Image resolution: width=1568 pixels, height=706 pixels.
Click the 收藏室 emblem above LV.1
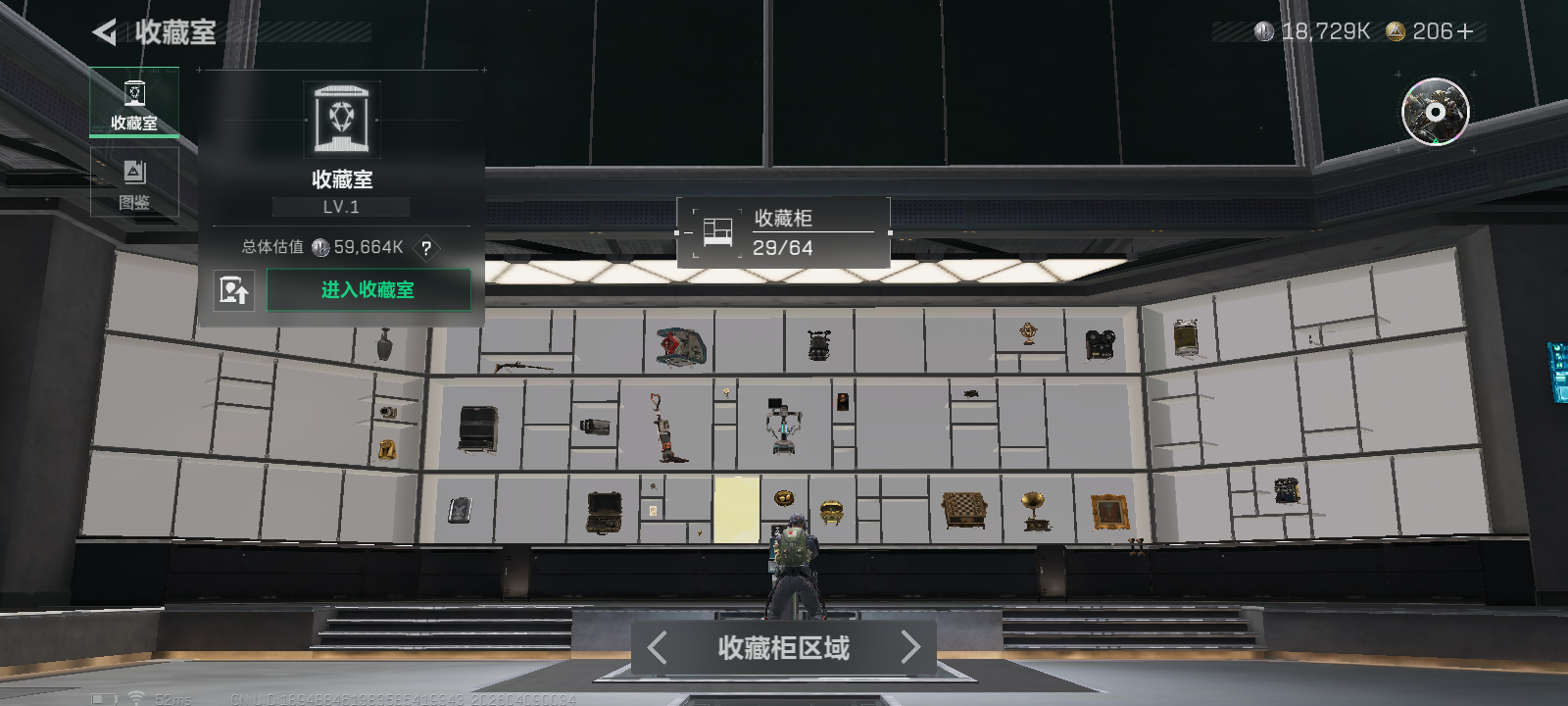pyautogui.click(x=342, y=115)
